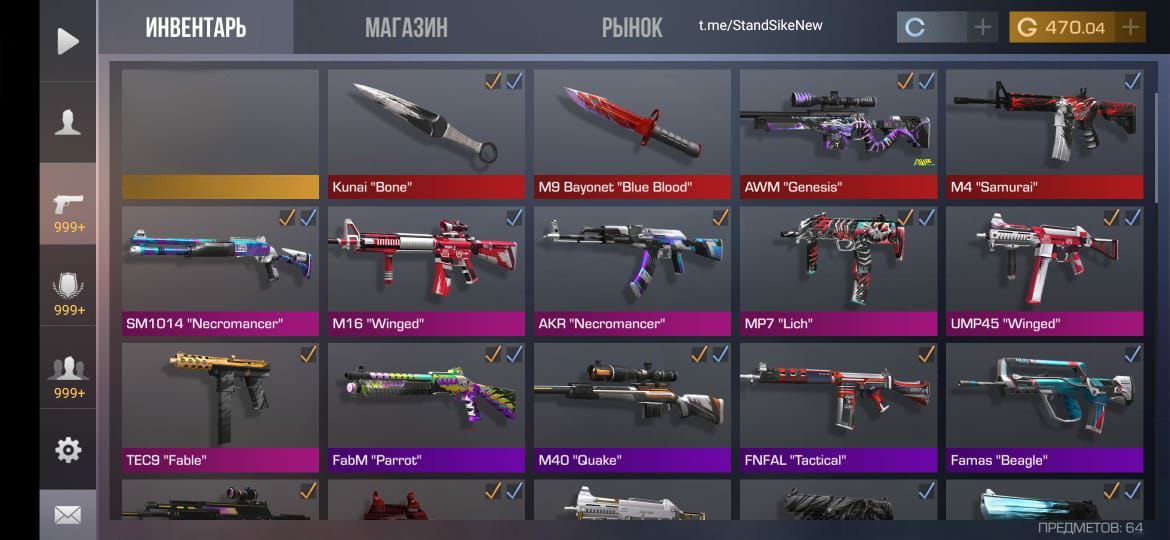Select the Famas "Beagle" rifle
The height and width of the screenshot is (540, 1170).
click(1044, 406)
